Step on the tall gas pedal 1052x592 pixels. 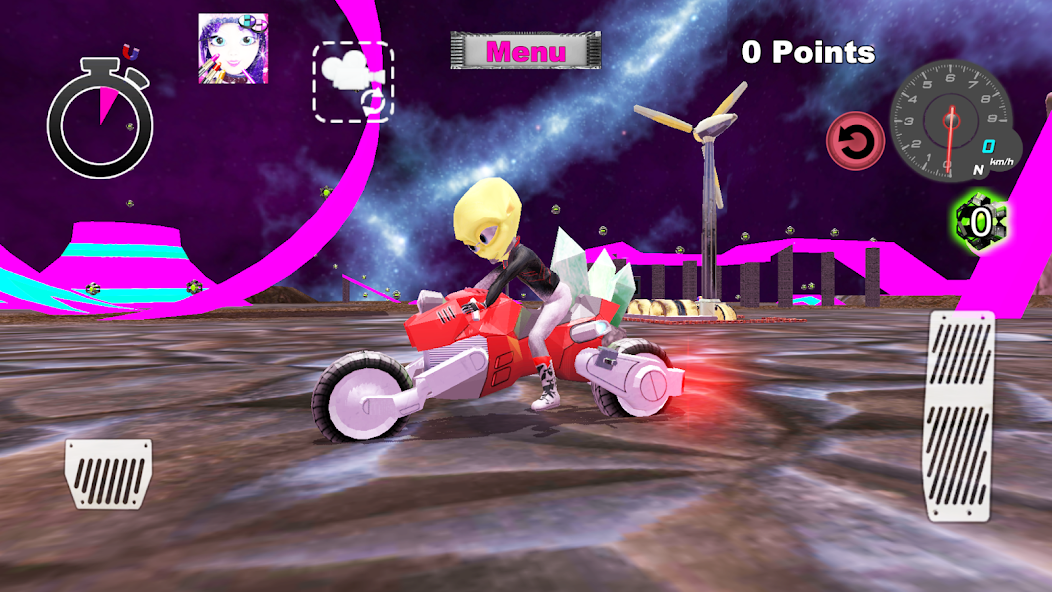961,415
